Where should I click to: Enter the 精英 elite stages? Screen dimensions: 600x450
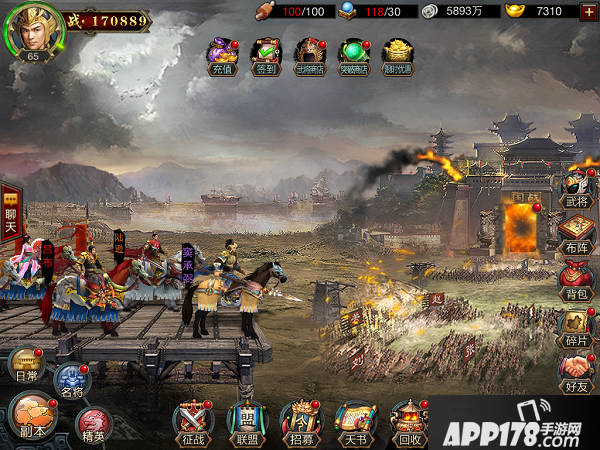93,425
